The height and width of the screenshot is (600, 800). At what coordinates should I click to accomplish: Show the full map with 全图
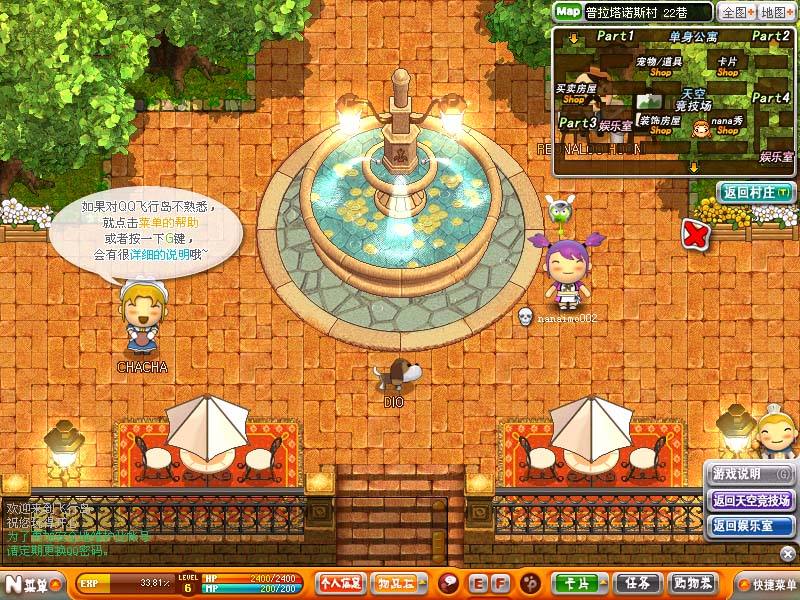[735, 12]
